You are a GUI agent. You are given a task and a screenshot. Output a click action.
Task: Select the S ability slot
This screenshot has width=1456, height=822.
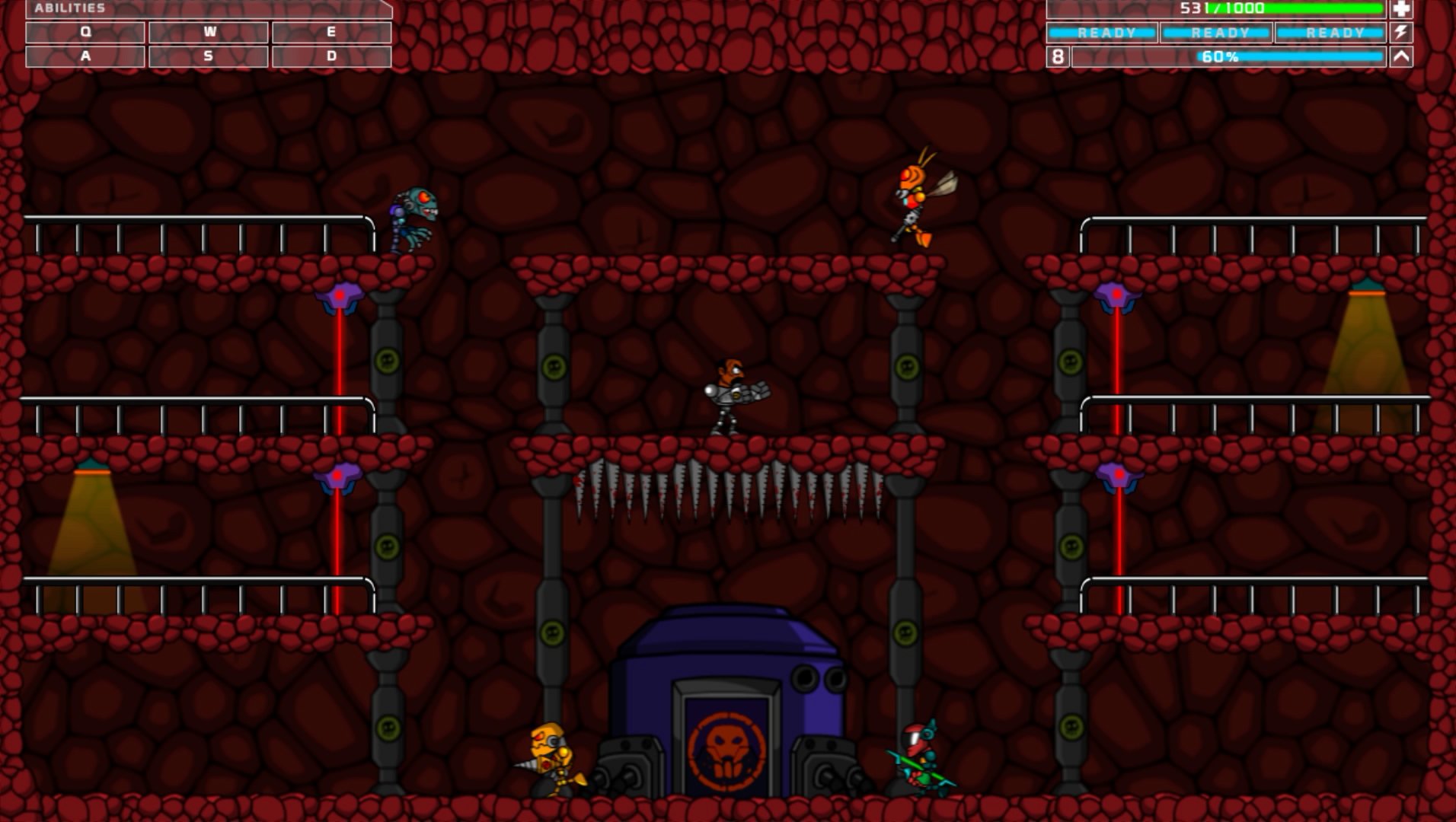[x=209, y=56]
